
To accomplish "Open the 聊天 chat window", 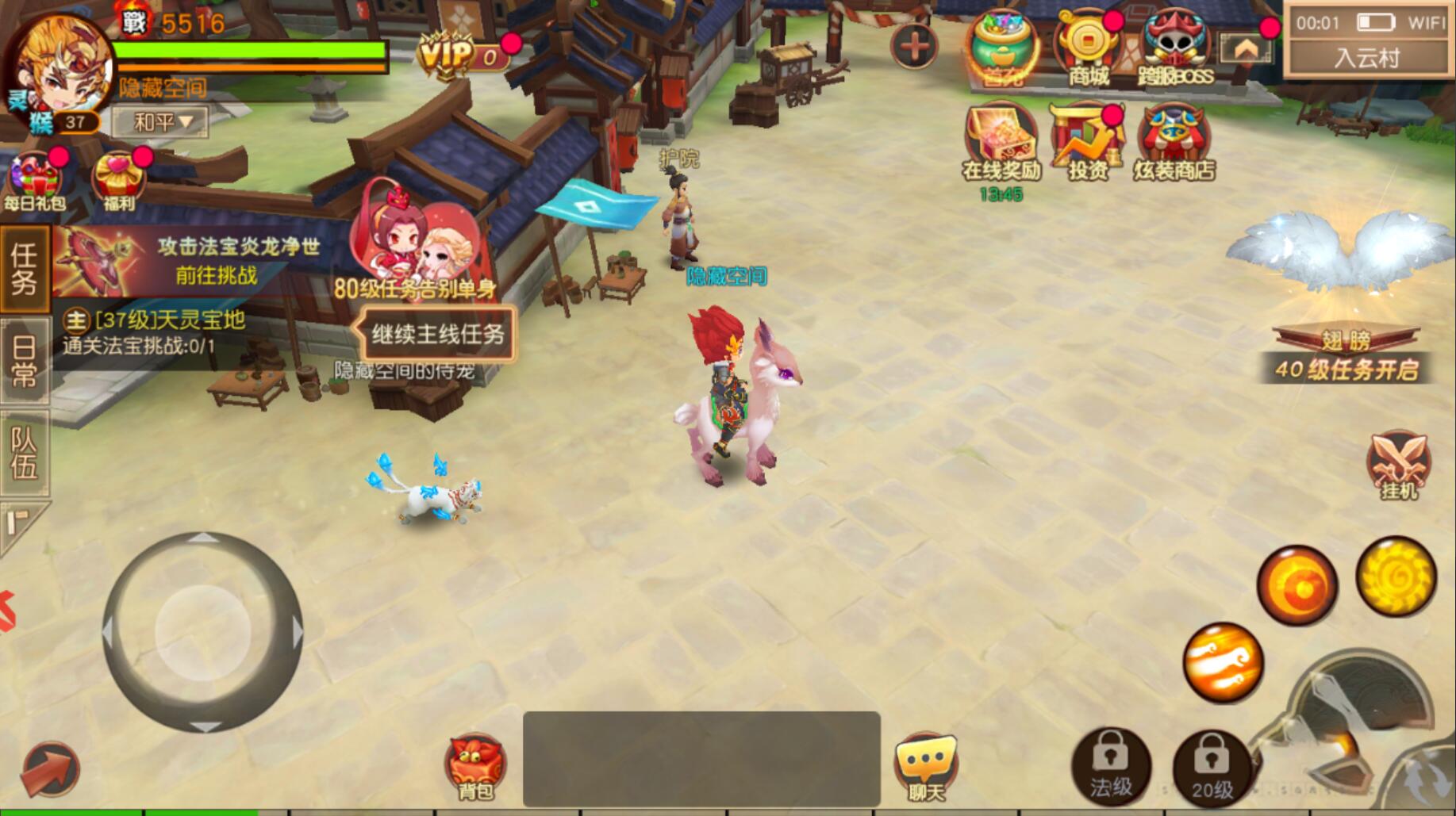I will [926, 766].
